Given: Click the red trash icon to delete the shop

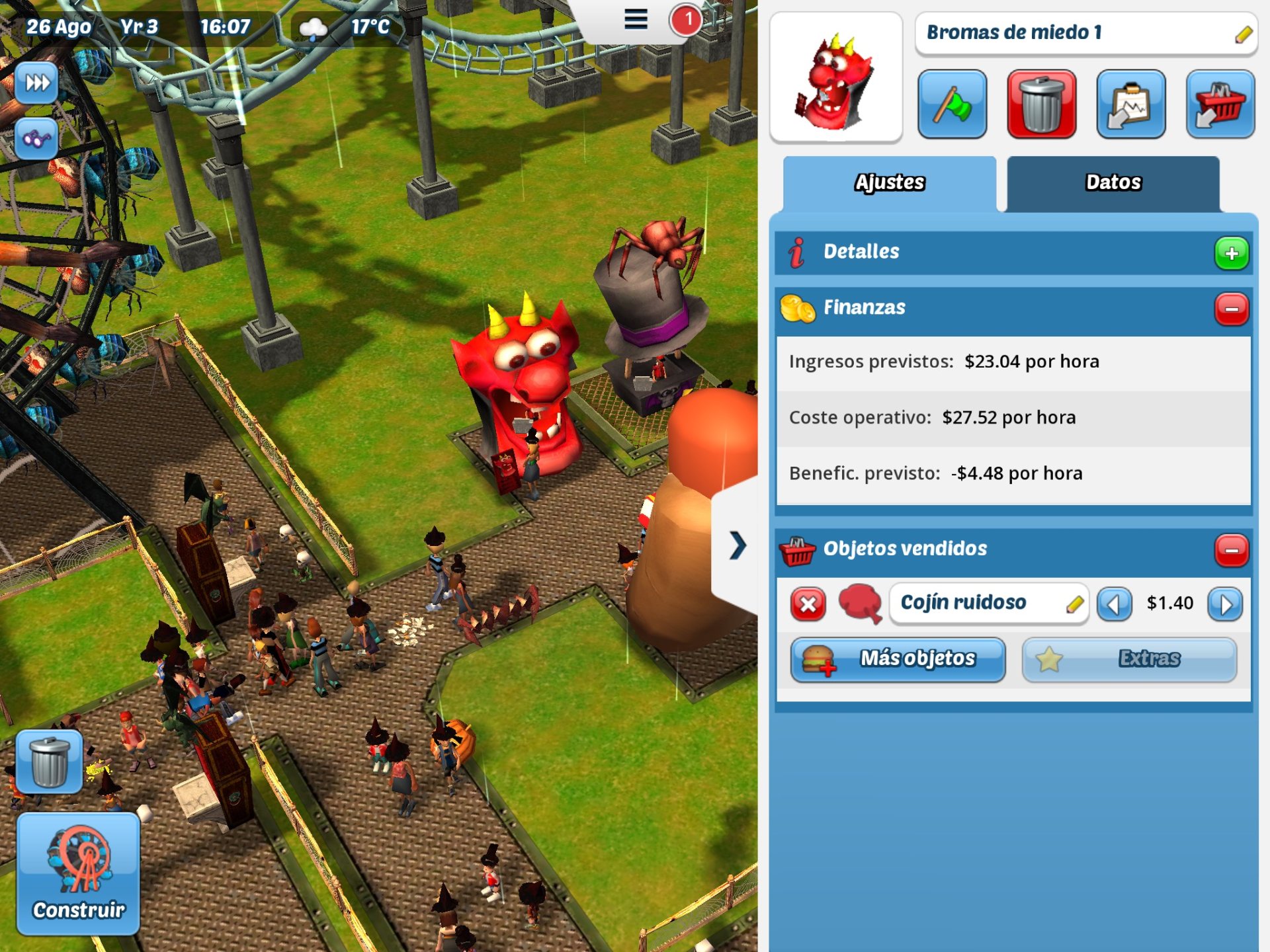Looking at the screenshot, I should pyautogui.click(x=1042, y=104).
